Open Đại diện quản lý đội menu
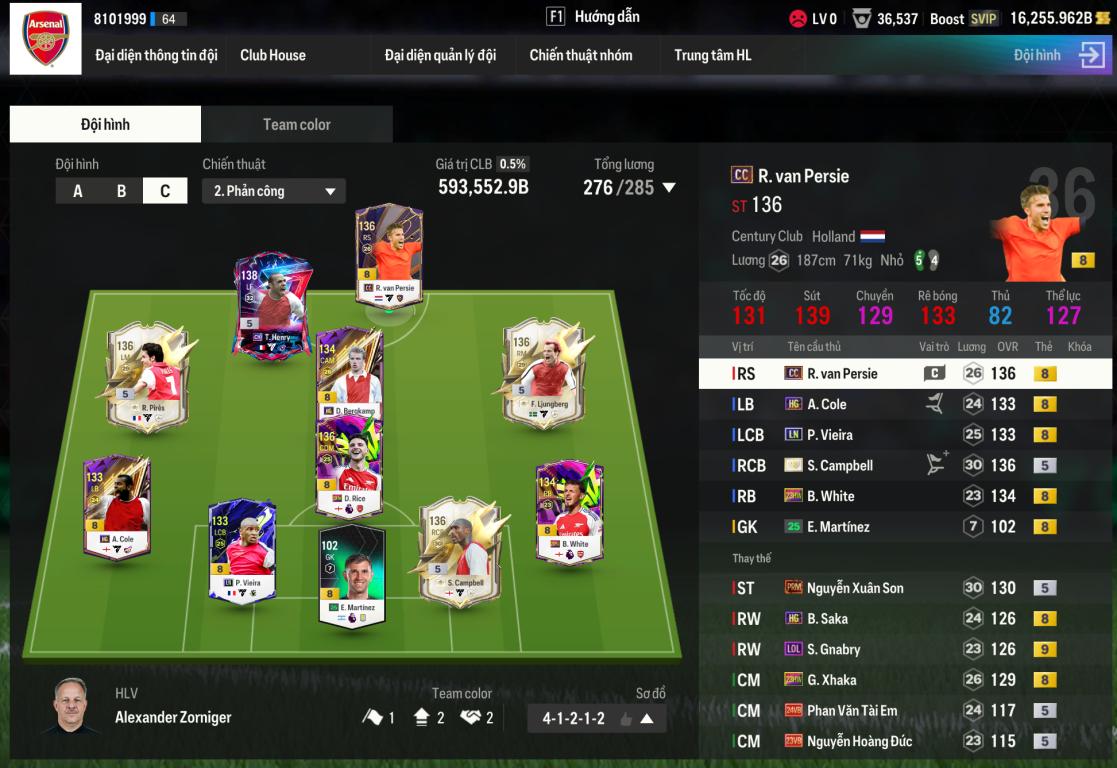The image size is (1117, 768). 440,55
